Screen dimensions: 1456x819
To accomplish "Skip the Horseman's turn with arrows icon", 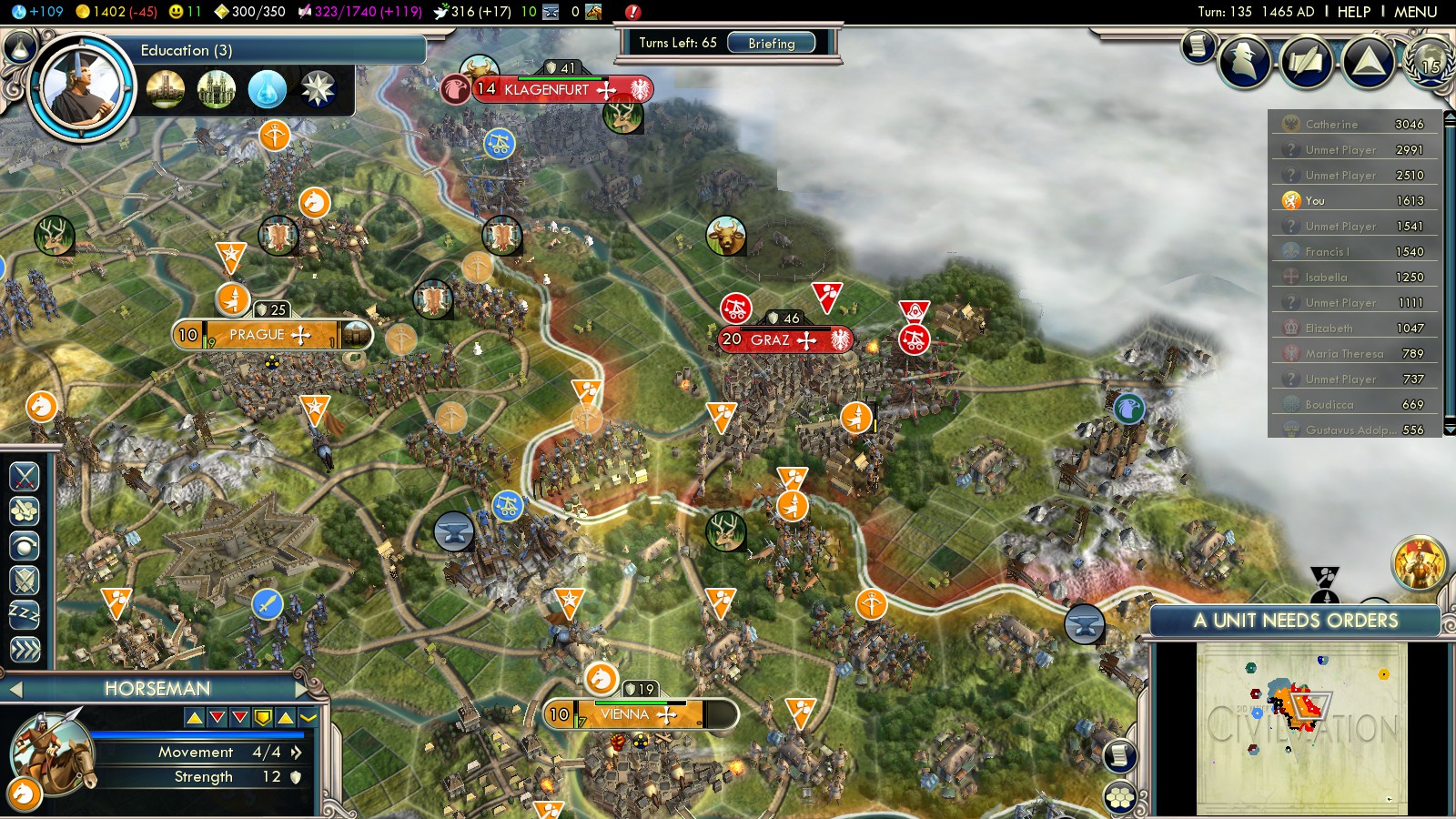I will [x=25, y=649].
